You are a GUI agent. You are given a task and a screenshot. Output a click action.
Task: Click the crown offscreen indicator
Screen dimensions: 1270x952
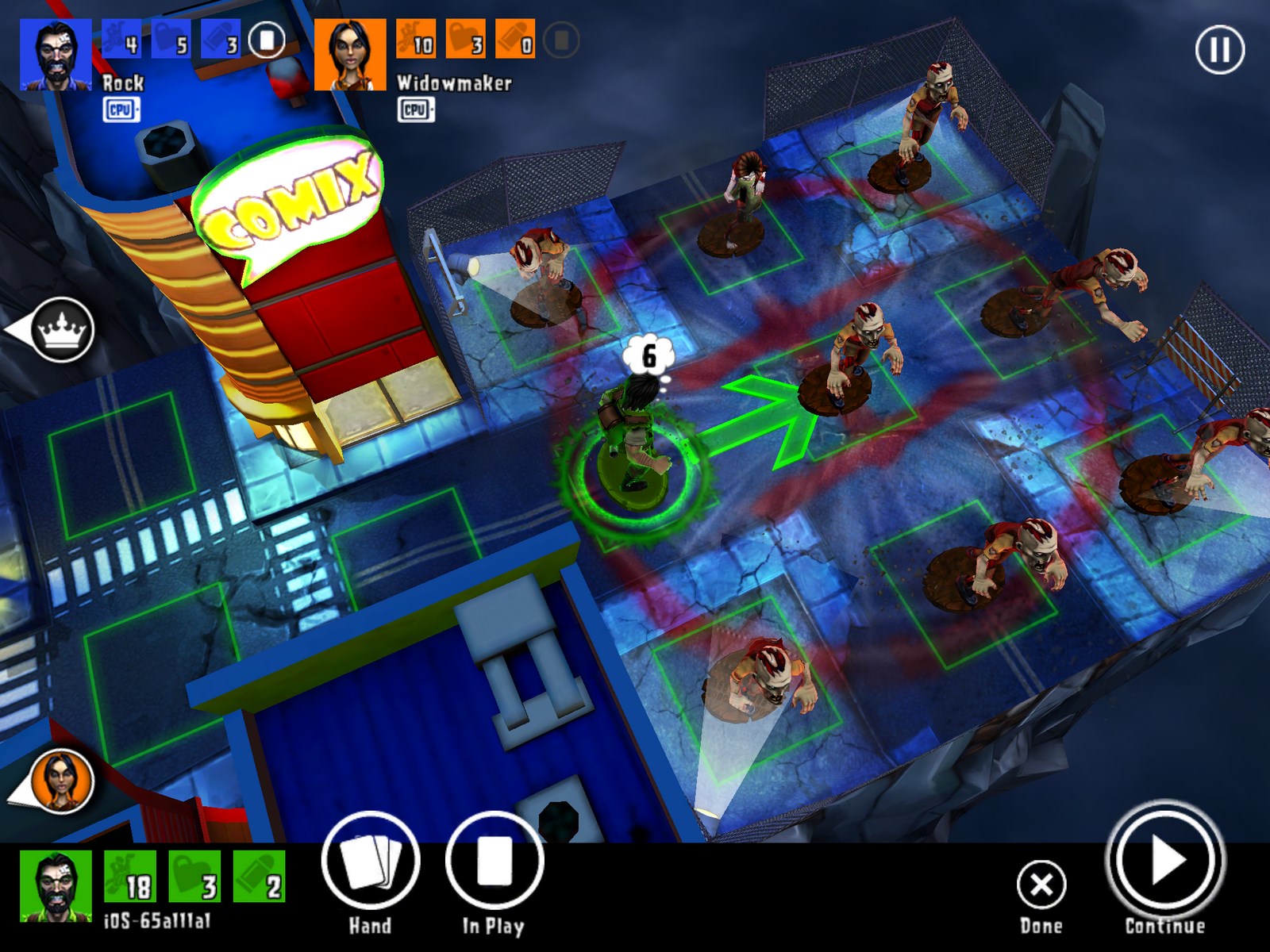(x=60, y=330)
